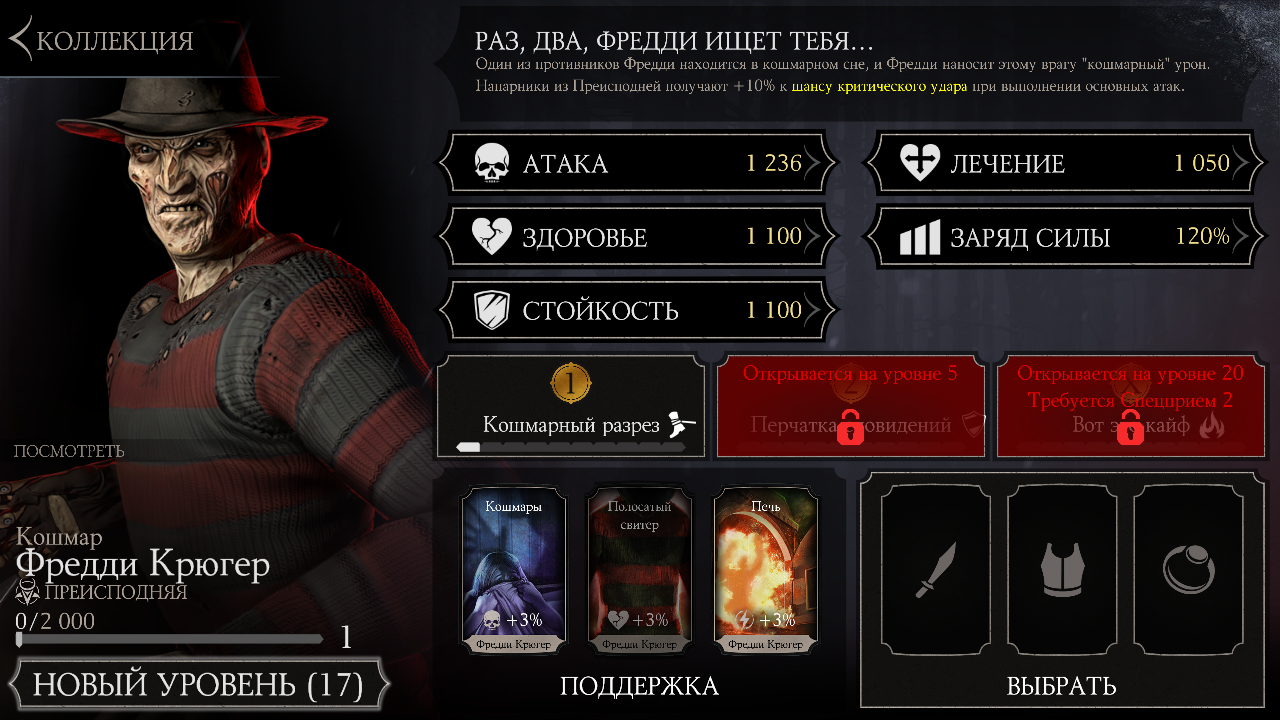This screenshot has height=720, width=1280.
Task: Open the Стойкость stat panel
Action: [x=637, y=310]
